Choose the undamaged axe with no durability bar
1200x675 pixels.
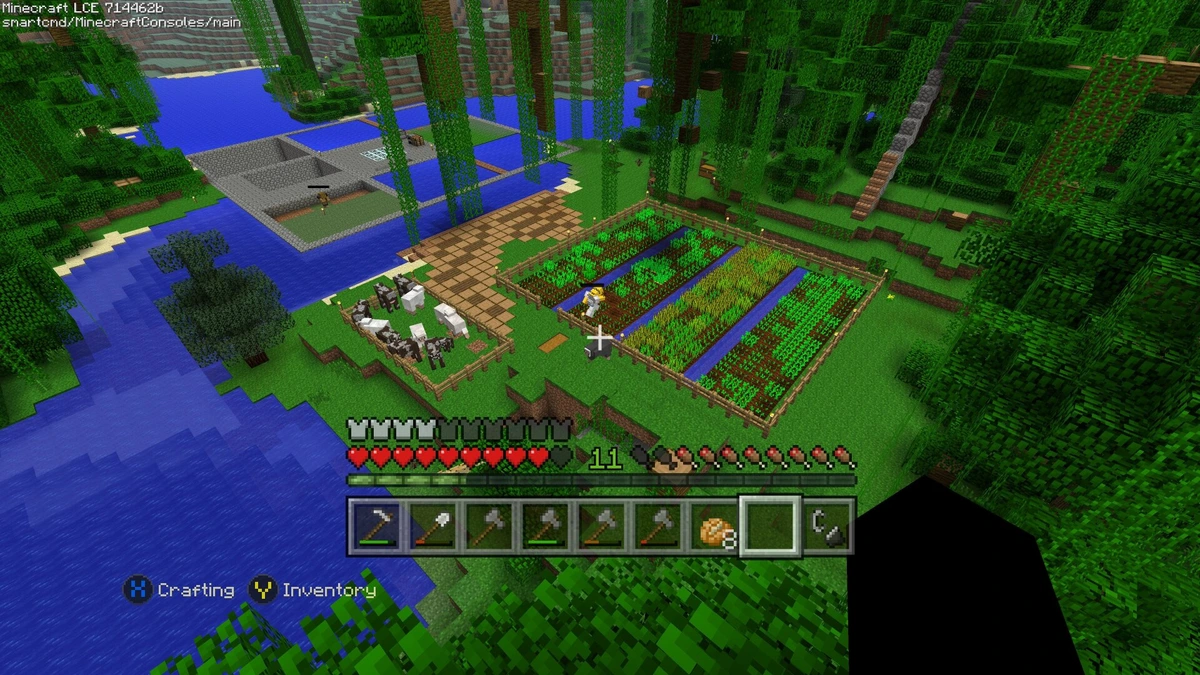pos(488,526)
